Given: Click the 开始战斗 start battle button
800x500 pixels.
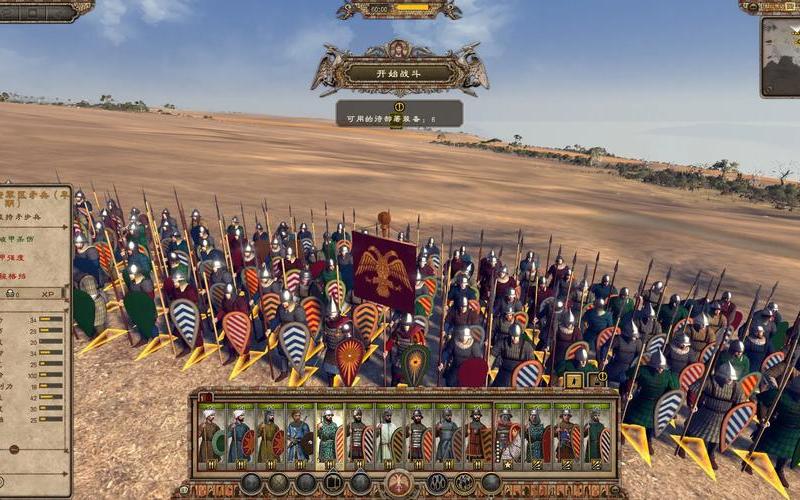Looking at the screenshot, I should 399,72.
